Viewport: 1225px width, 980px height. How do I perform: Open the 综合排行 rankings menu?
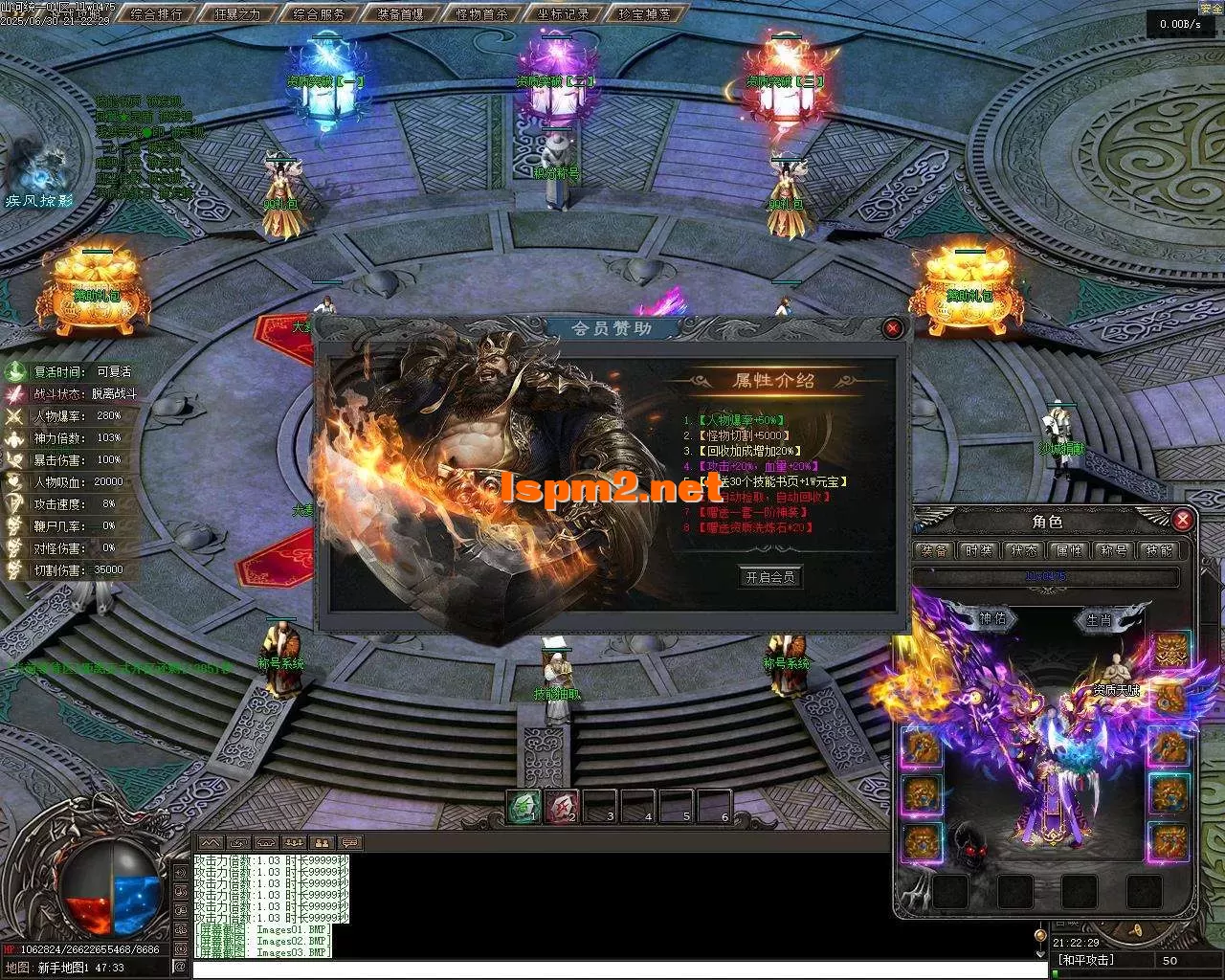157,14
